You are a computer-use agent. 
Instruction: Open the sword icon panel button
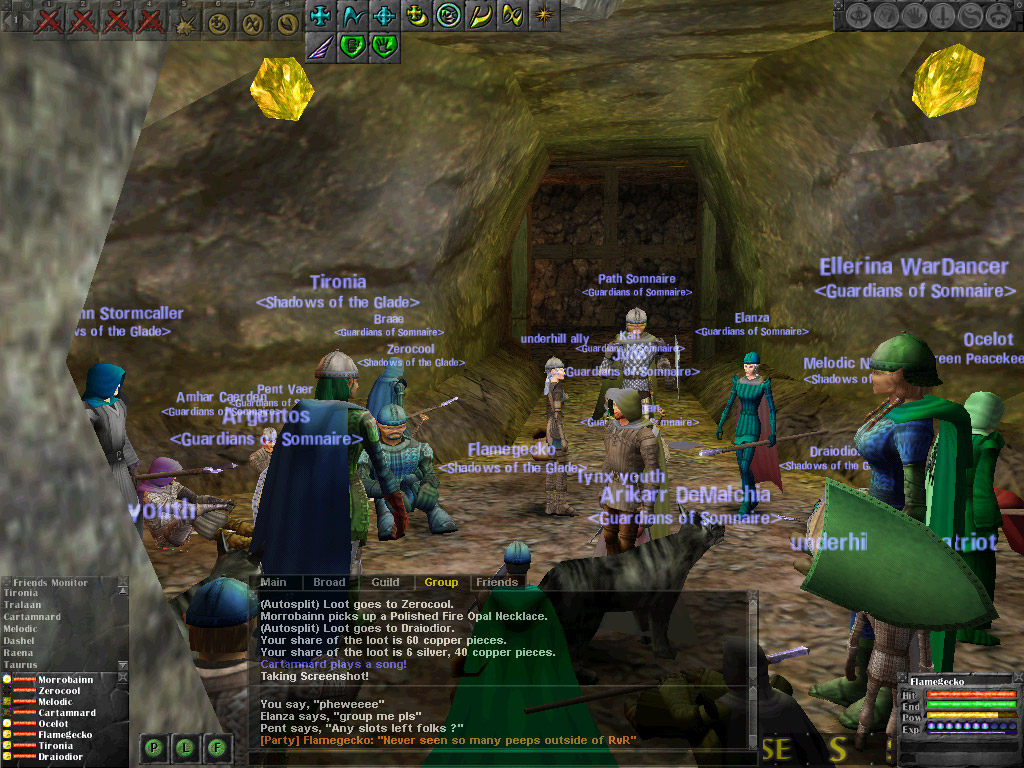tap(942, 16)
